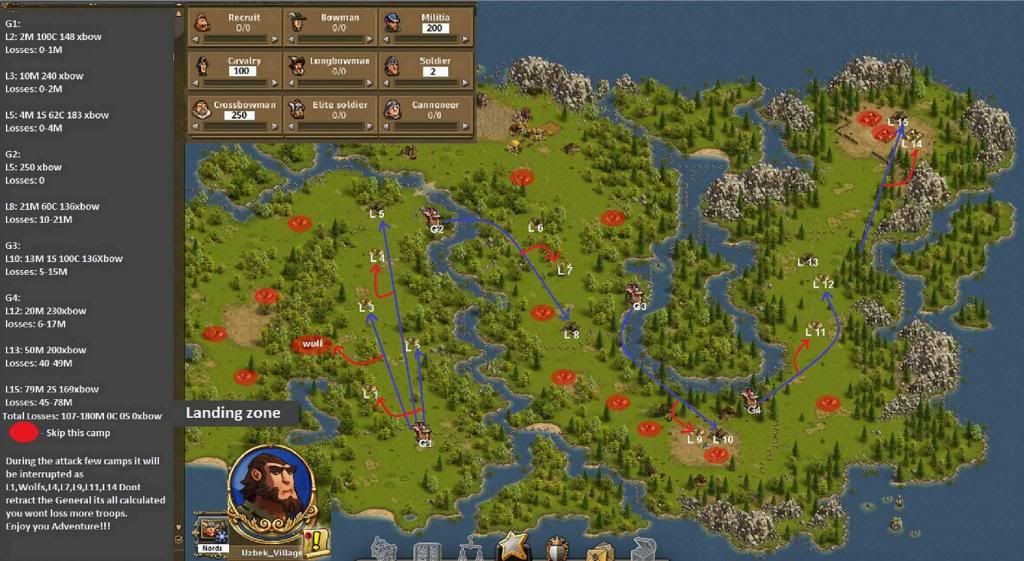Open the mail envelope icon
Screen dimensions: 1024x561
pyautogui.click(x=600, y=551)
